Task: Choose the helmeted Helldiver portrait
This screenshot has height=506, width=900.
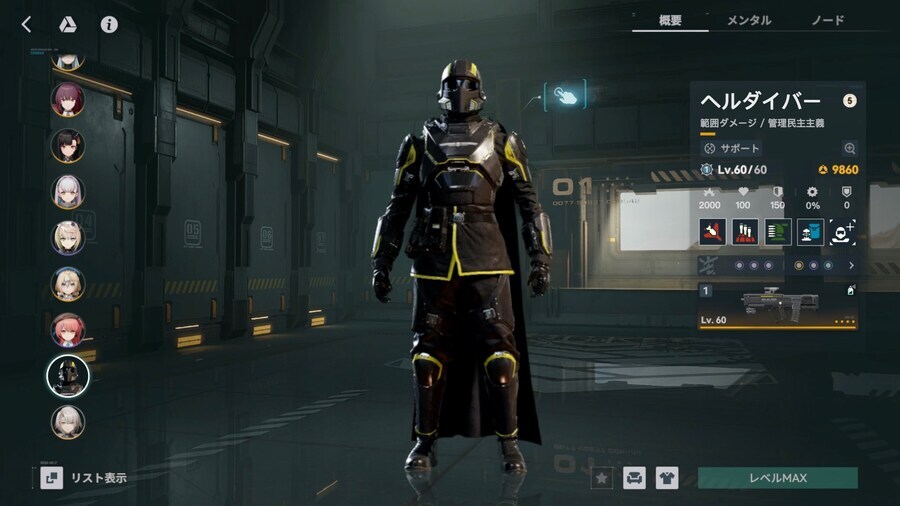Action: (68, 376)
